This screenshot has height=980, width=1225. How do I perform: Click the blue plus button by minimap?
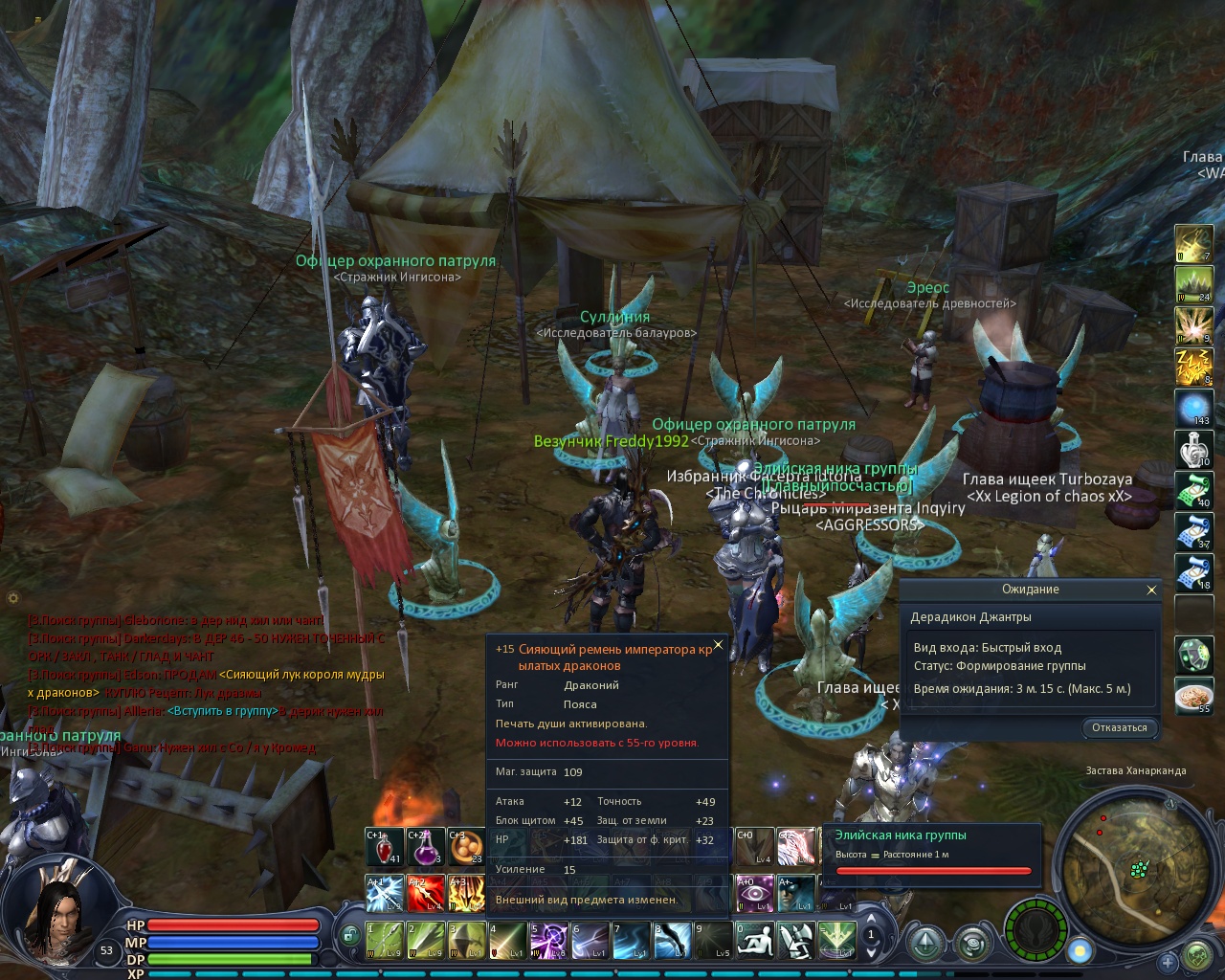point(1167,961)
